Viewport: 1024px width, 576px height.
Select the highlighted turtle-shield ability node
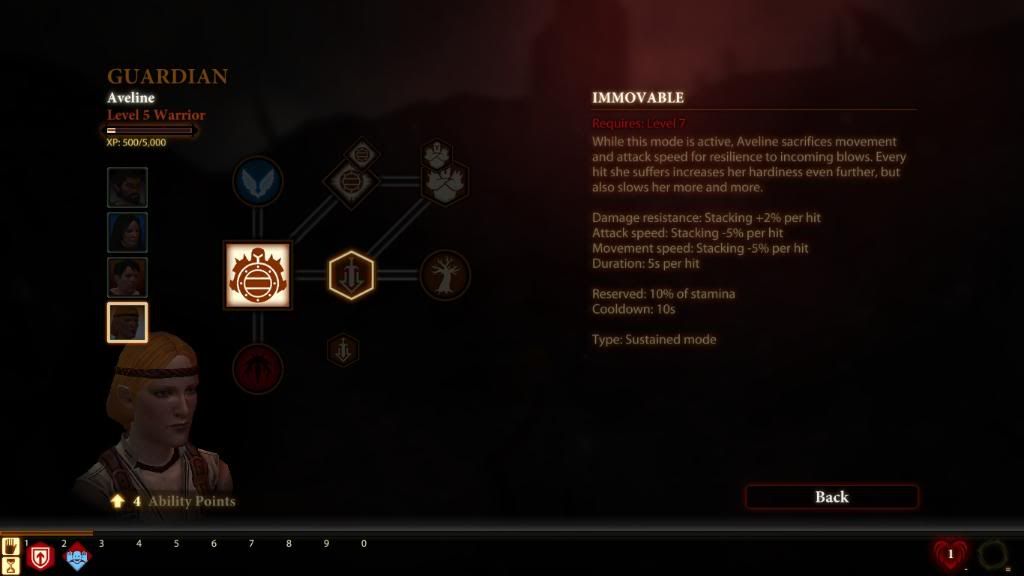tap(257, 275)
